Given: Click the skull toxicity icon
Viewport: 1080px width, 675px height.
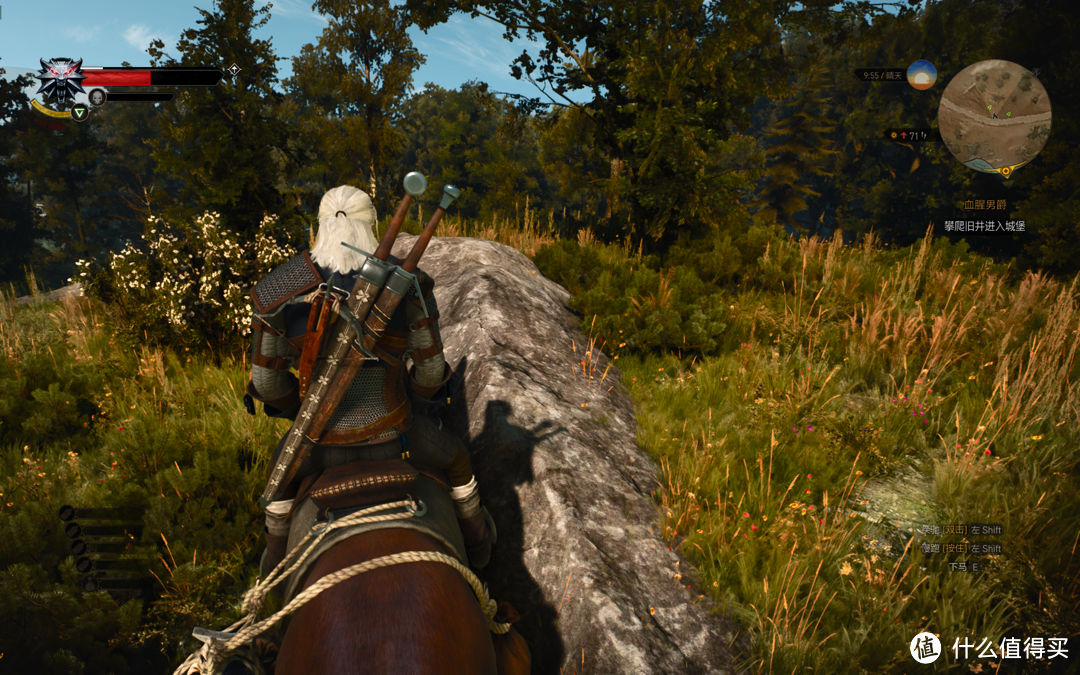Looking at the screenshot, I should [x=97, y=97].
